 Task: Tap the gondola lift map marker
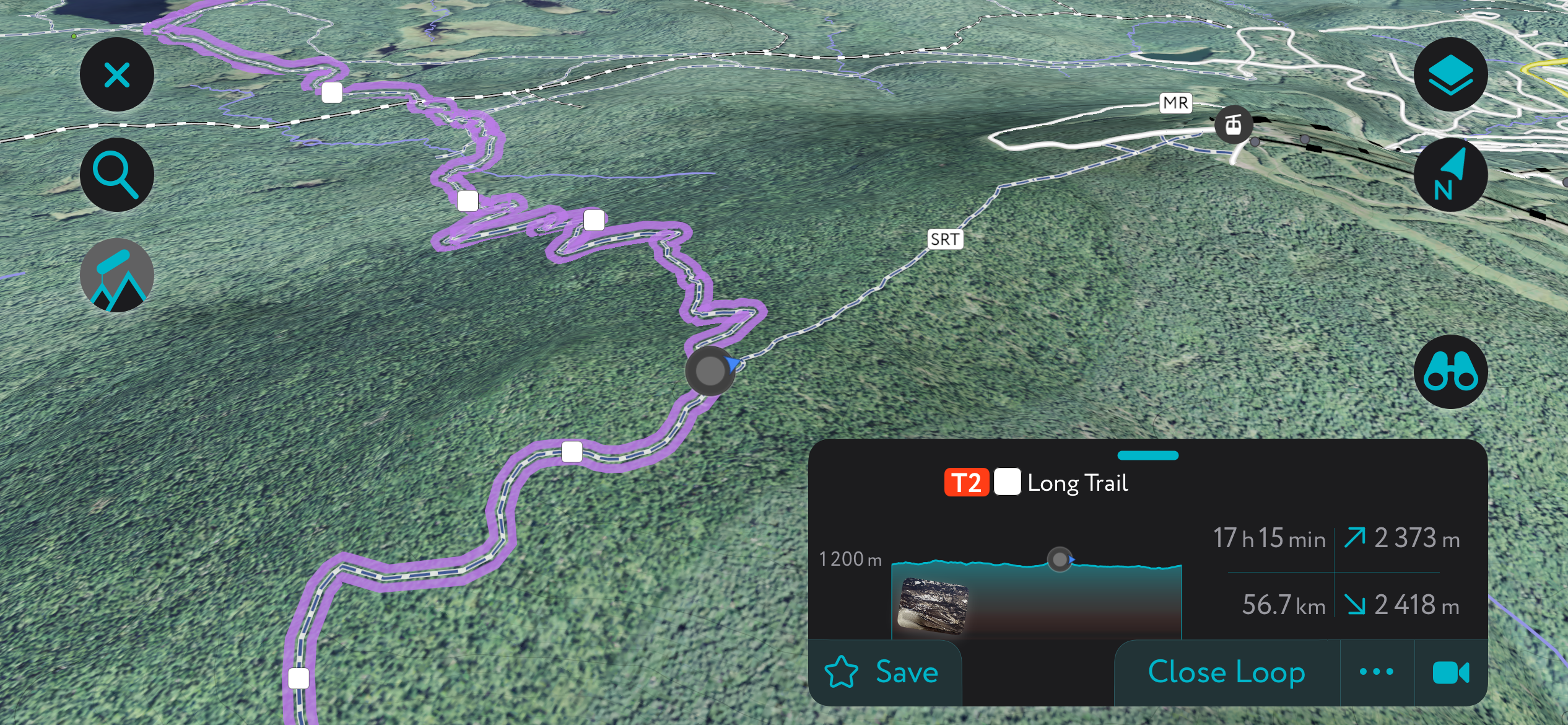pos(1233,125)
